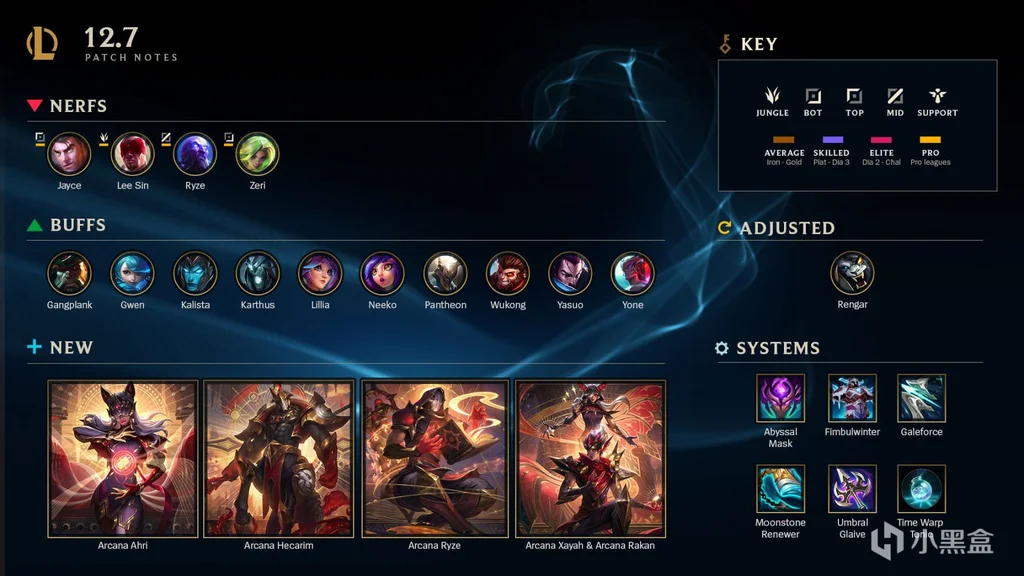
Task: Select the Rengar adjusted portrait
Action: coord(852,272)
